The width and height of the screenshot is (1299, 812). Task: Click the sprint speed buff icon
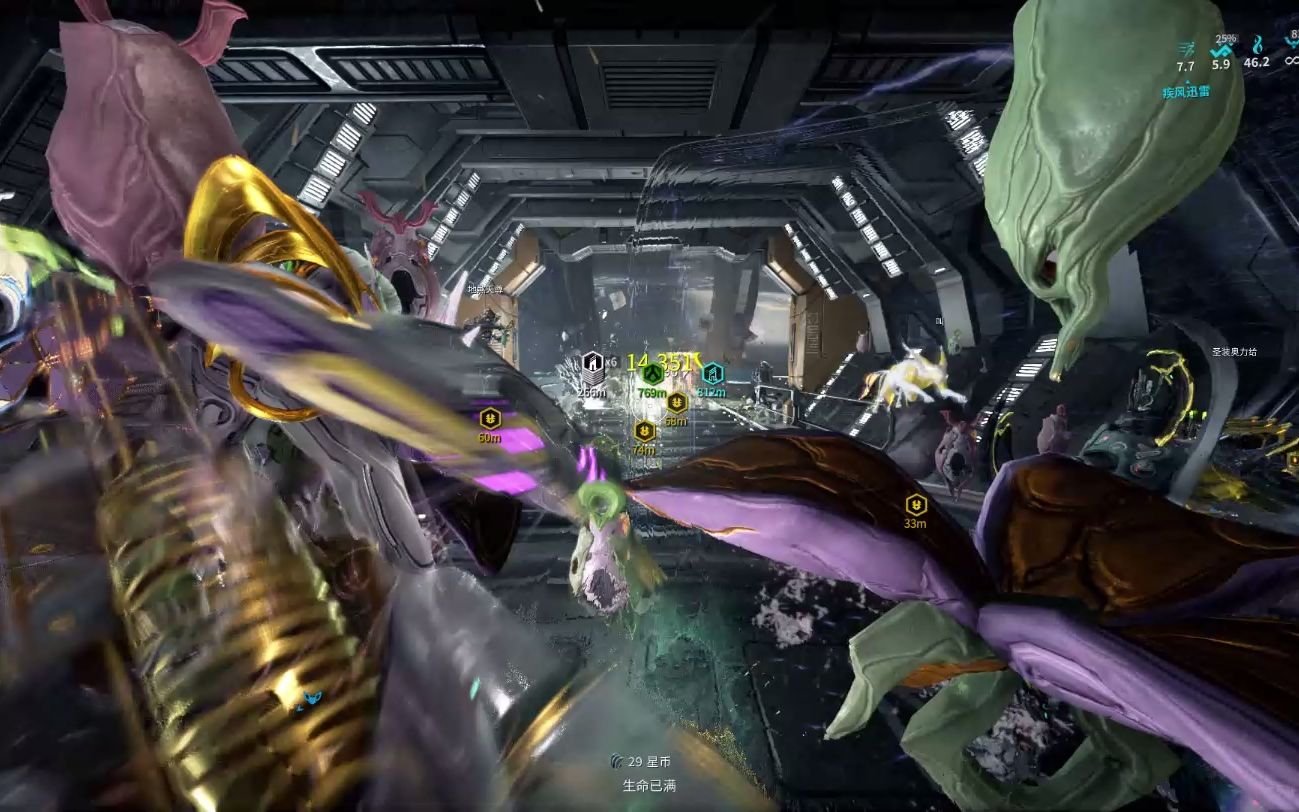(x=1186, y=47)
